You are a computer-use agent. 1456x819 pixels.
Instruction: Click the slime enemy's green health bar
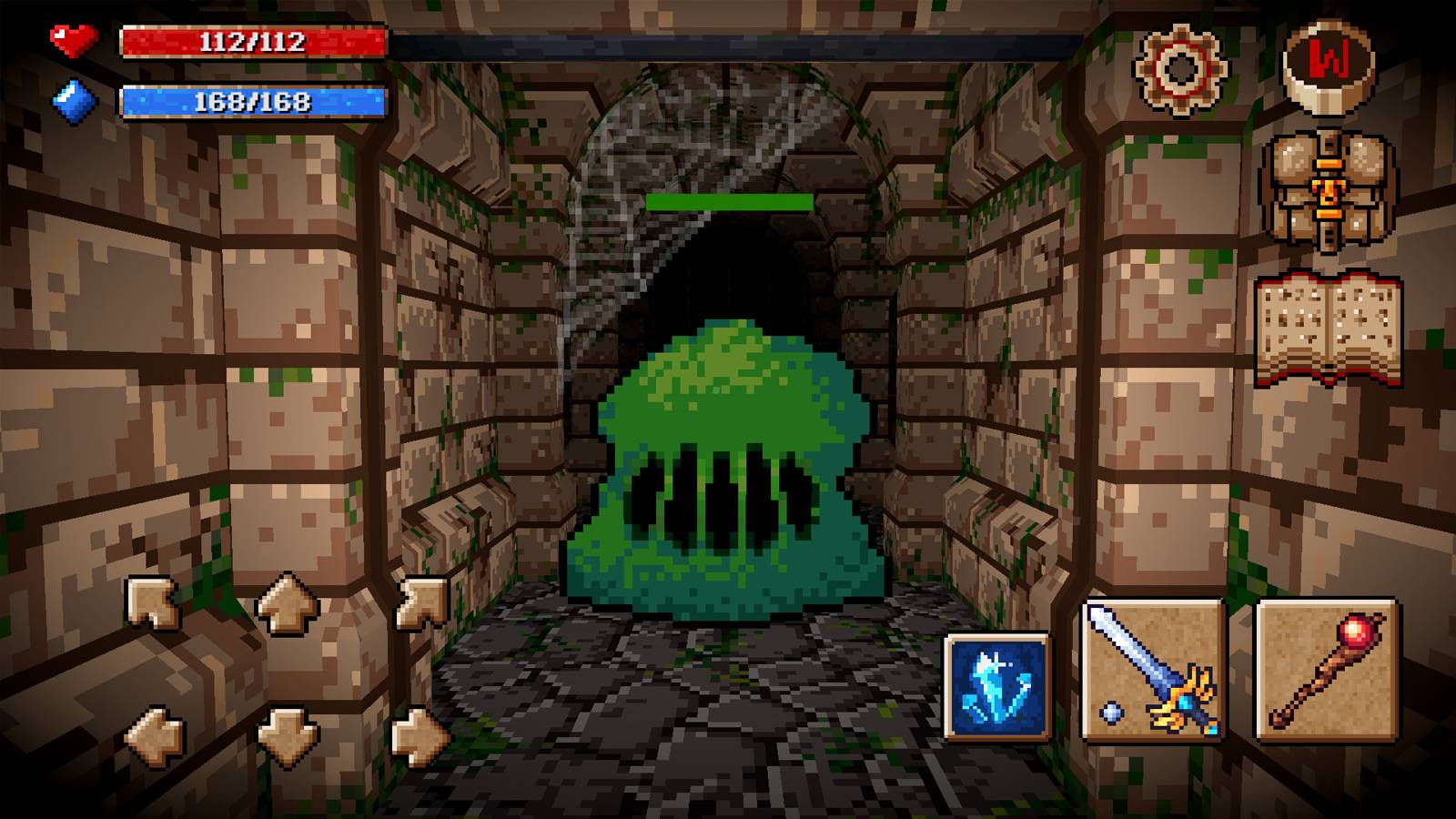click(x=728, y=200)
